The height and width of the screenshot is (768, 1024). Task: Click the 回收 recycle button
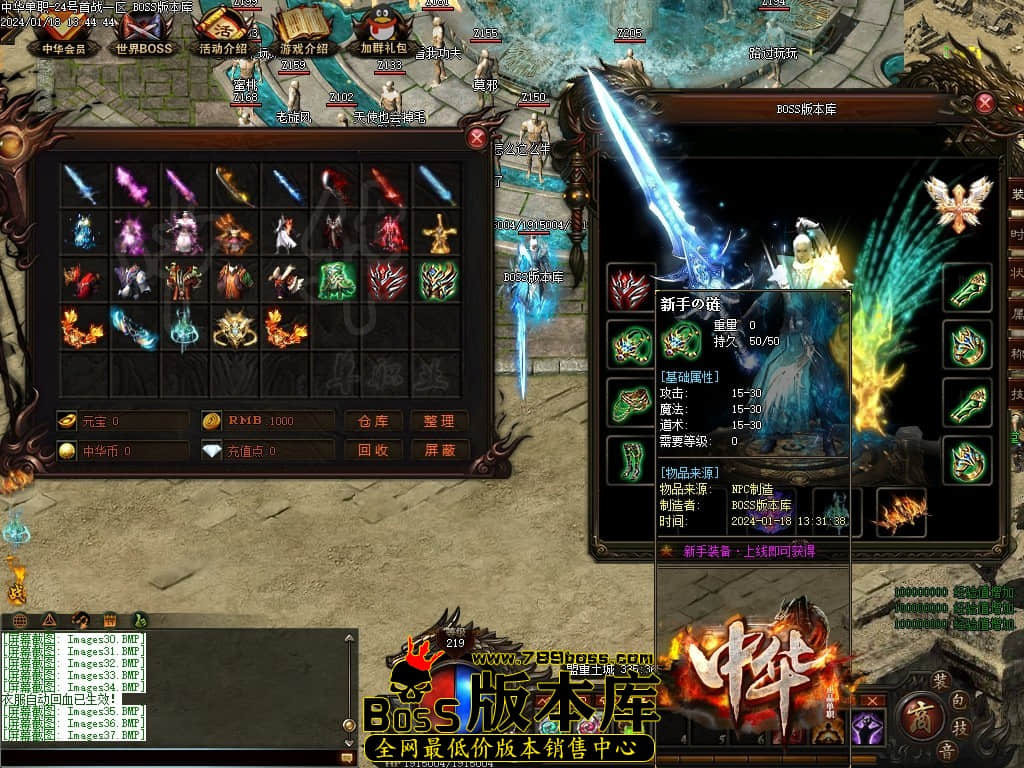373,450
